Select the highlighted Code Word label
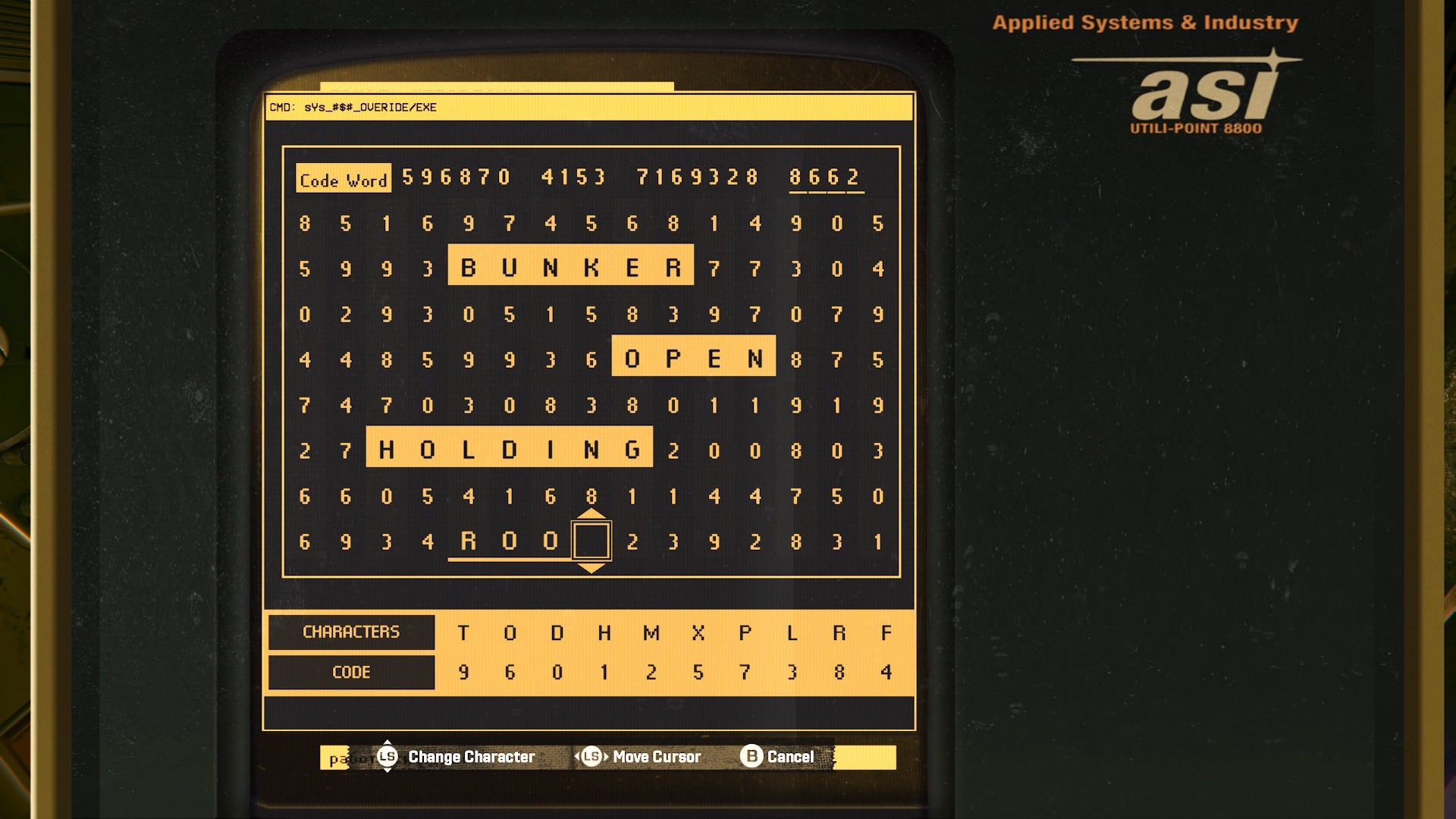Image resolution: width=1456 pixels, height=819 pixels. [343, 180]
